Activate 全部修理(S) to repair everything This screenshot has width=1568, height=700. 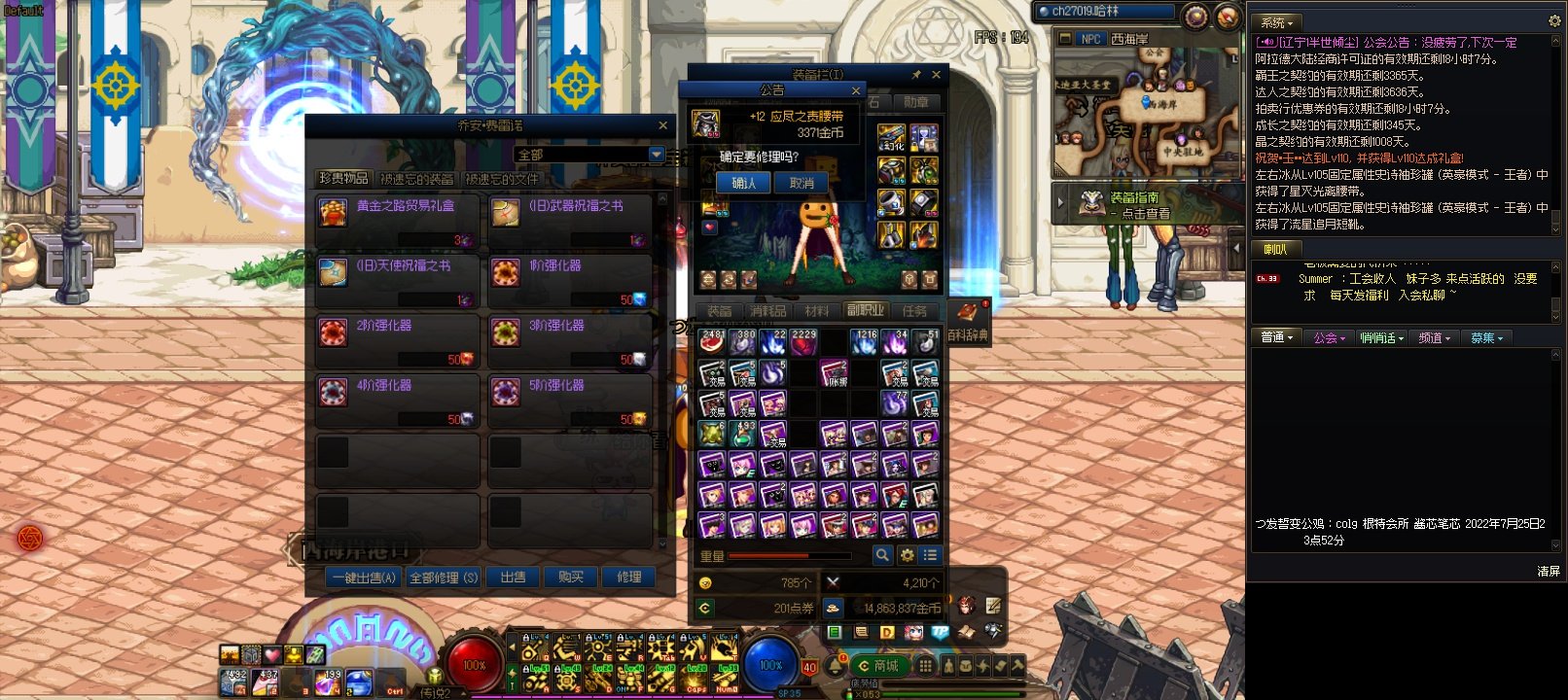(444, 577)
